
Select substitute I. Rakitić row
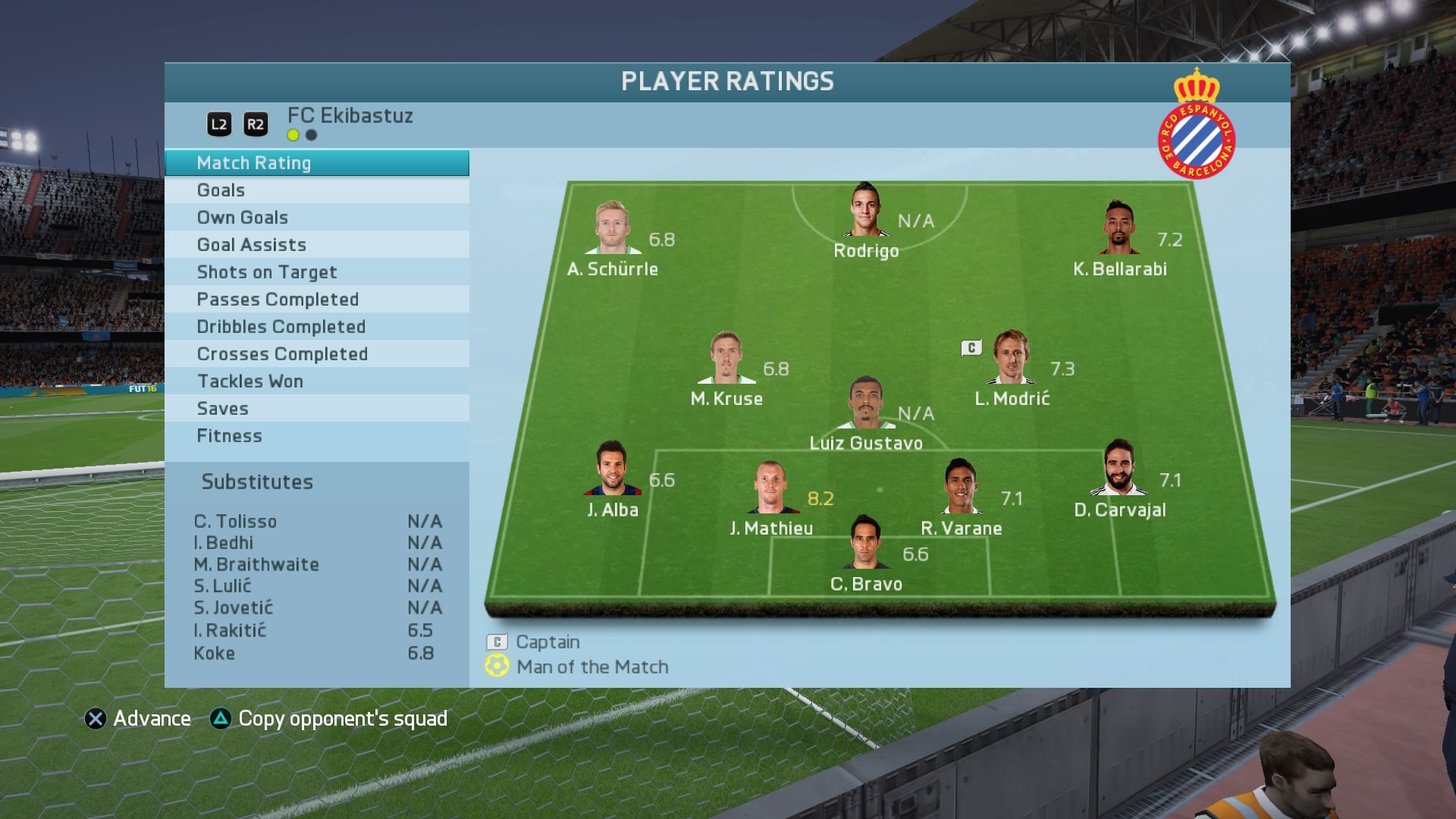[x=316, y=630]
